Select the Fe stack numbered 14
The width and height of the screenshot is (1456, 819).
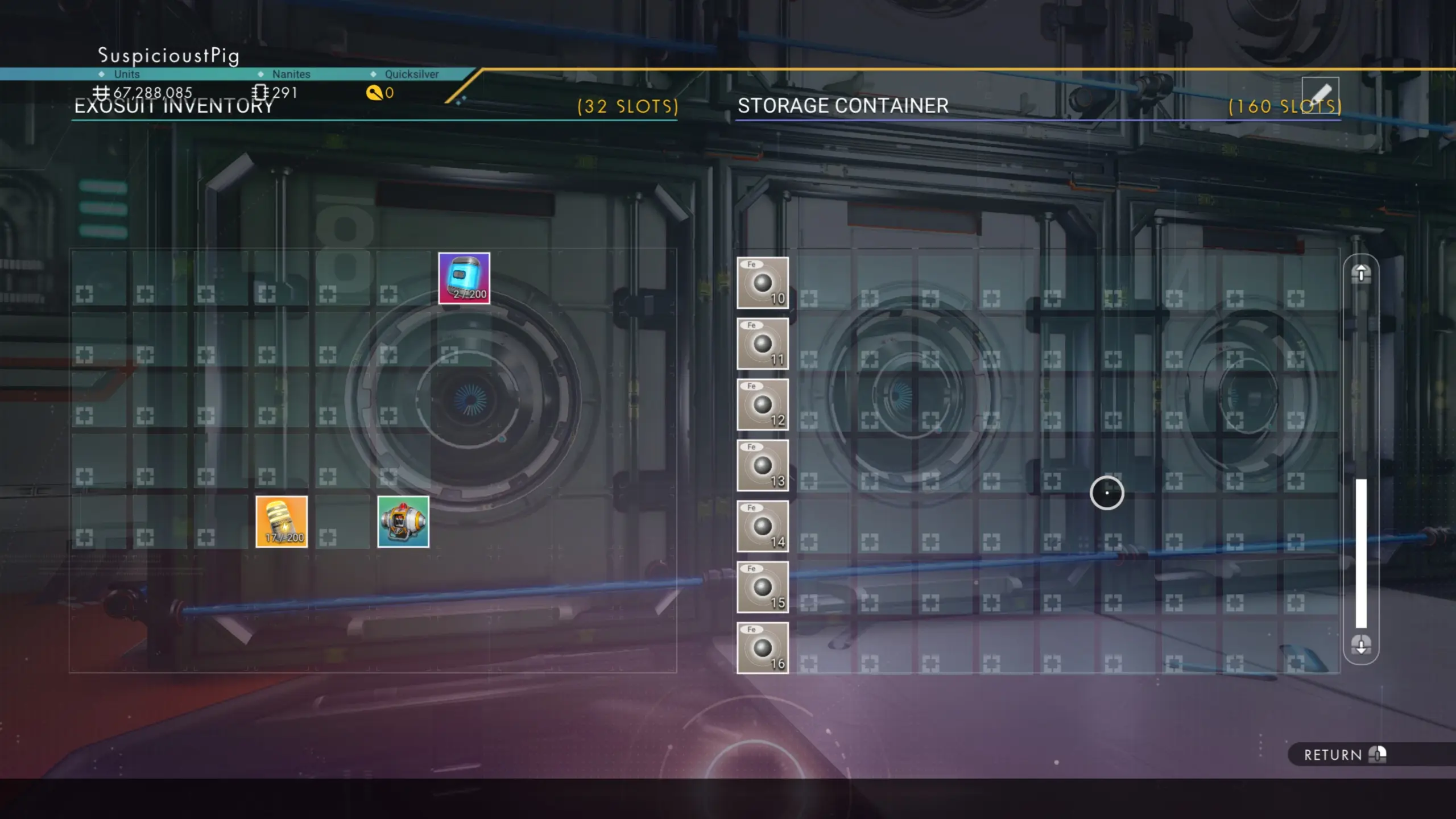click(x=763, y=526)
